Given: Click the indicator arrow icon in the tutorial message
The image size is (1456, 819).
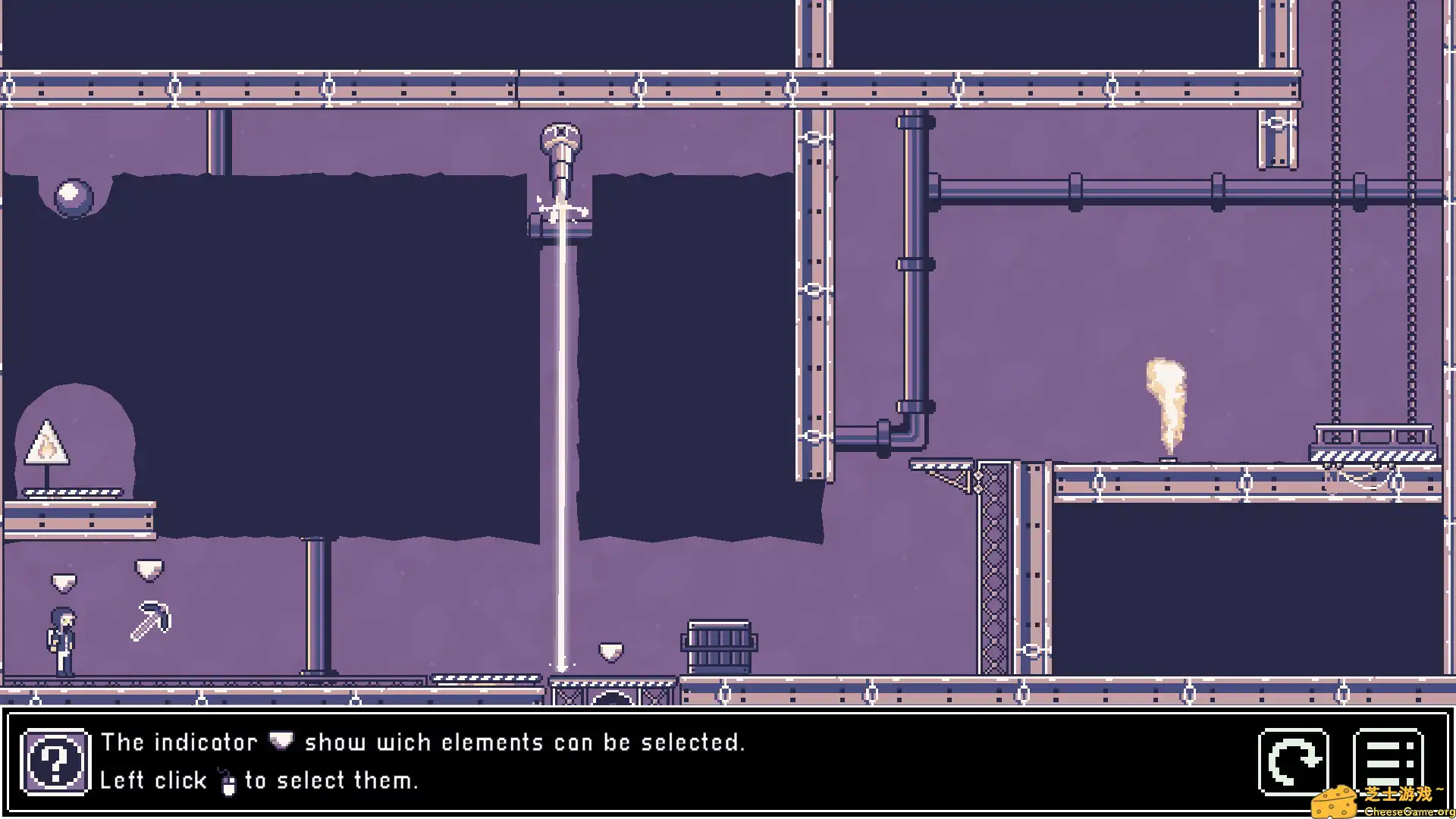Looking at the screenshot, I should click(x=281, y=742).
